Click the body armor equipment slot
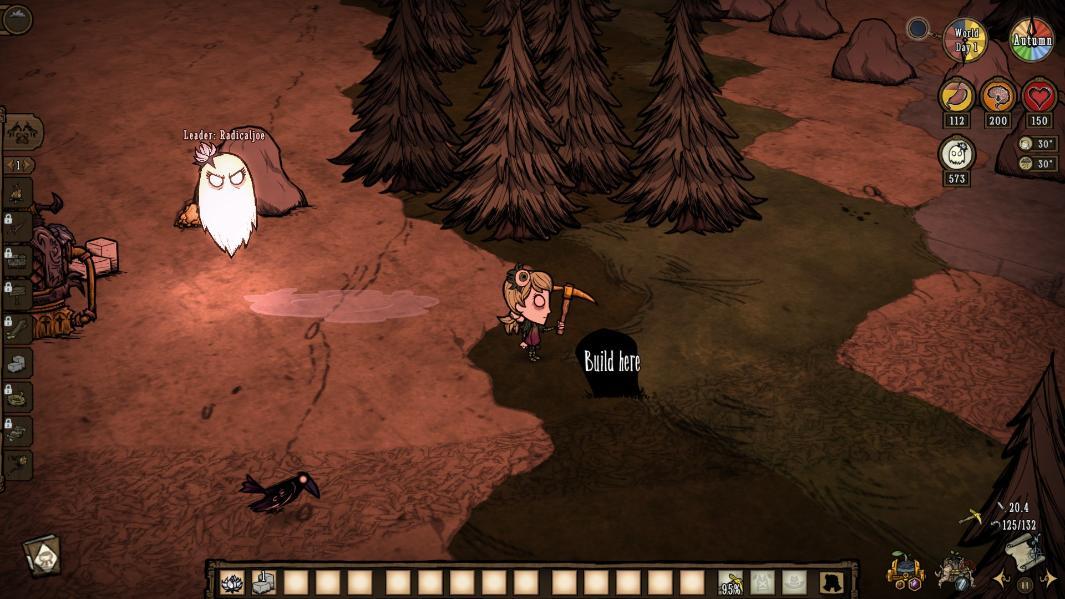This screenshot has width=1065, height=599. 763,582
